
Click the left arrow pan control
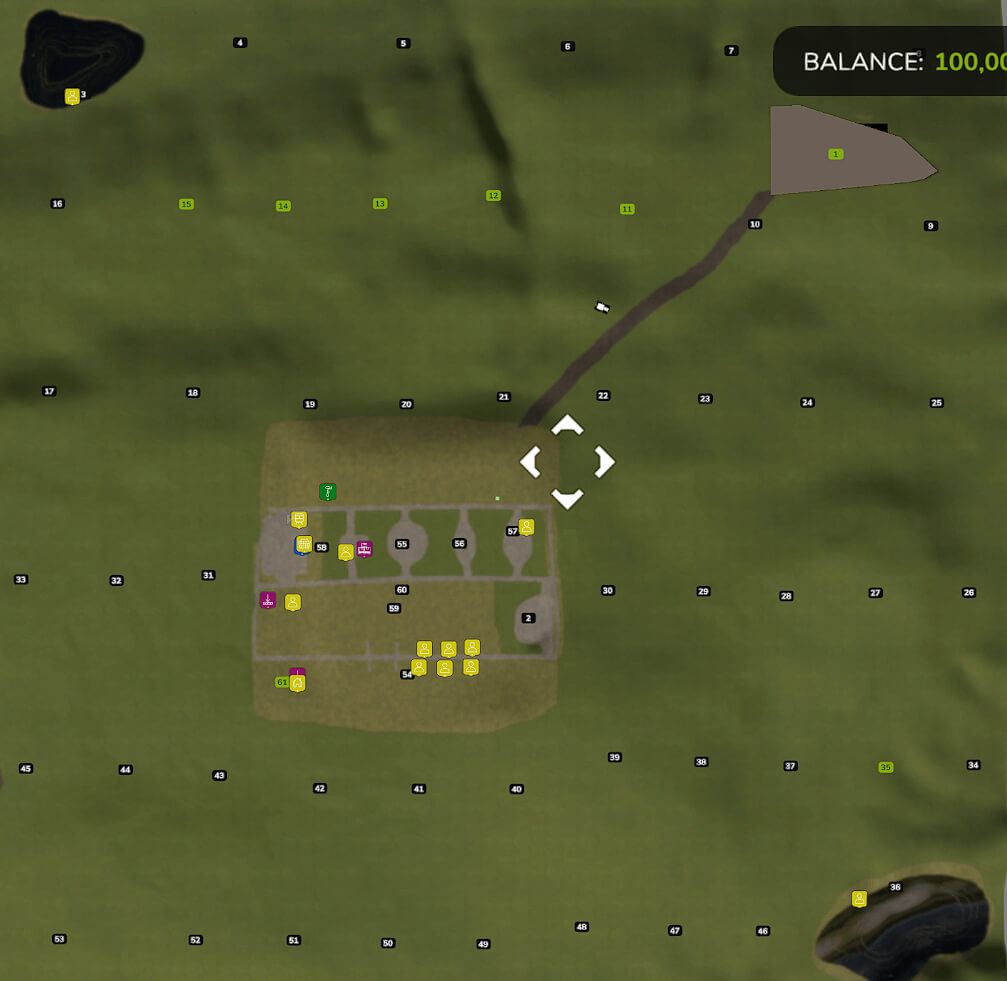tap(530, 462)
